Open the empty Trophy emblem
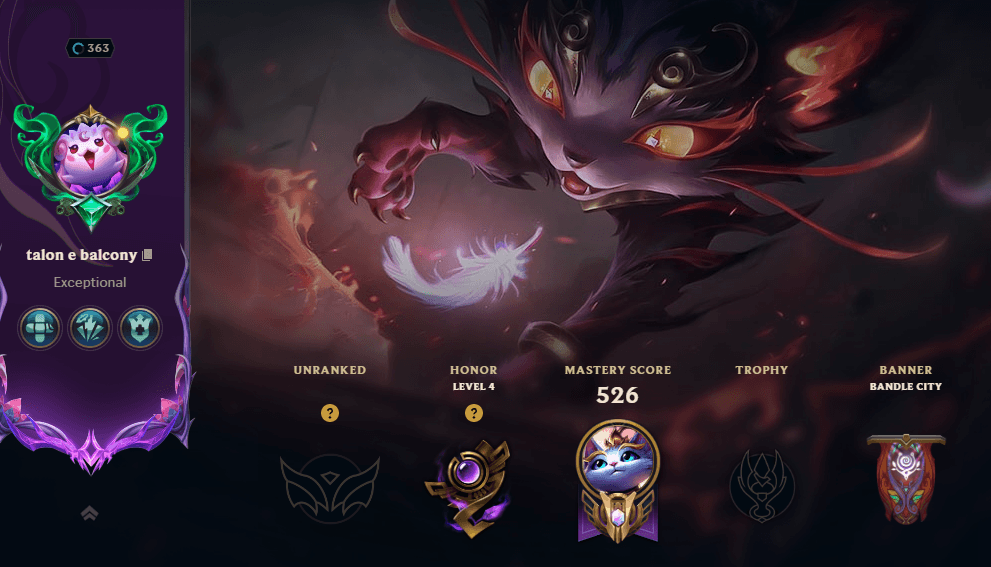 pyautogui.click(x=762, y=485)
